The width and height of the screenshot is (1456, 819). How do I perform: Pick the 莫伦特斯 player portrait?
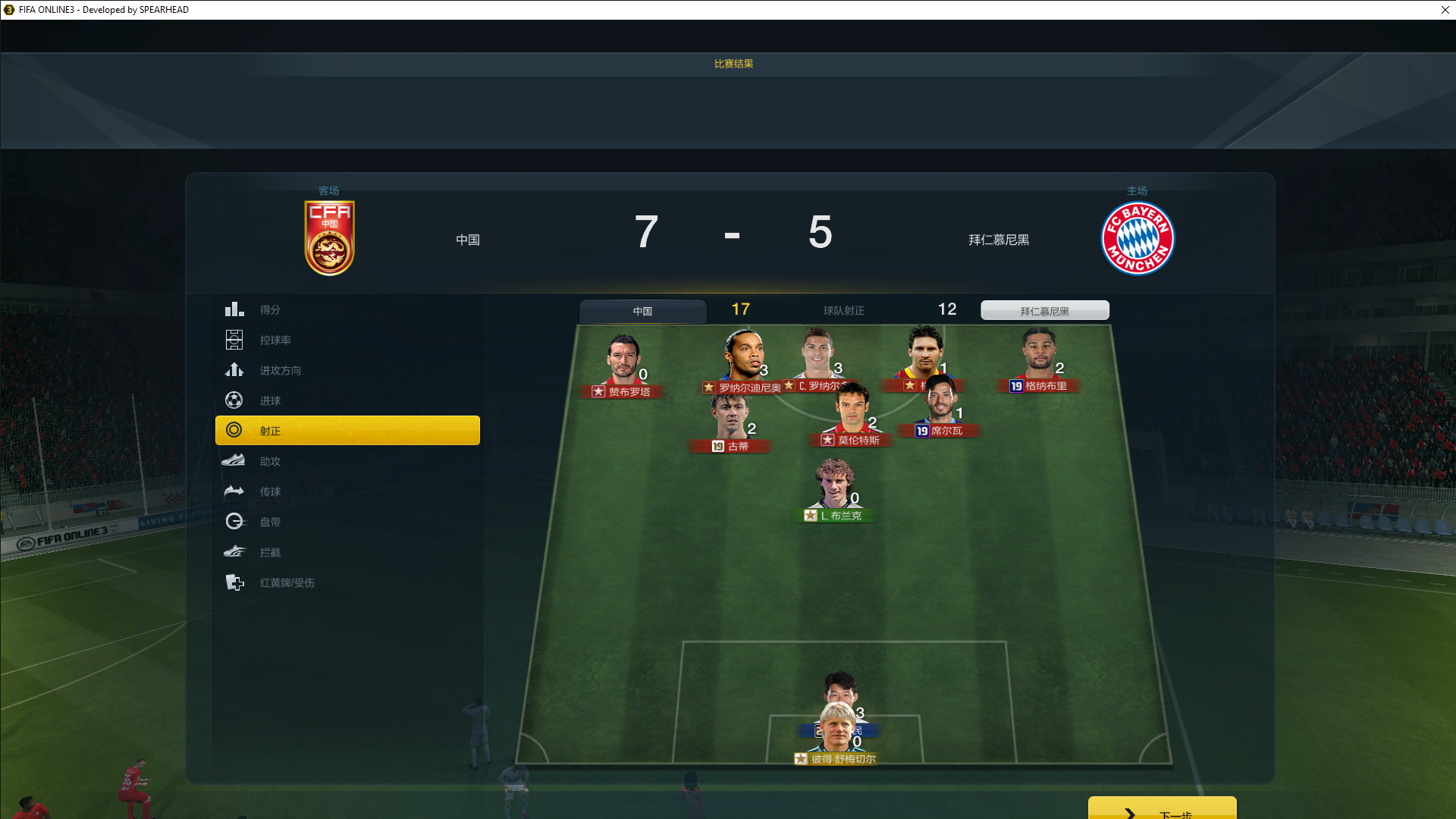click(x=852, y=411)
